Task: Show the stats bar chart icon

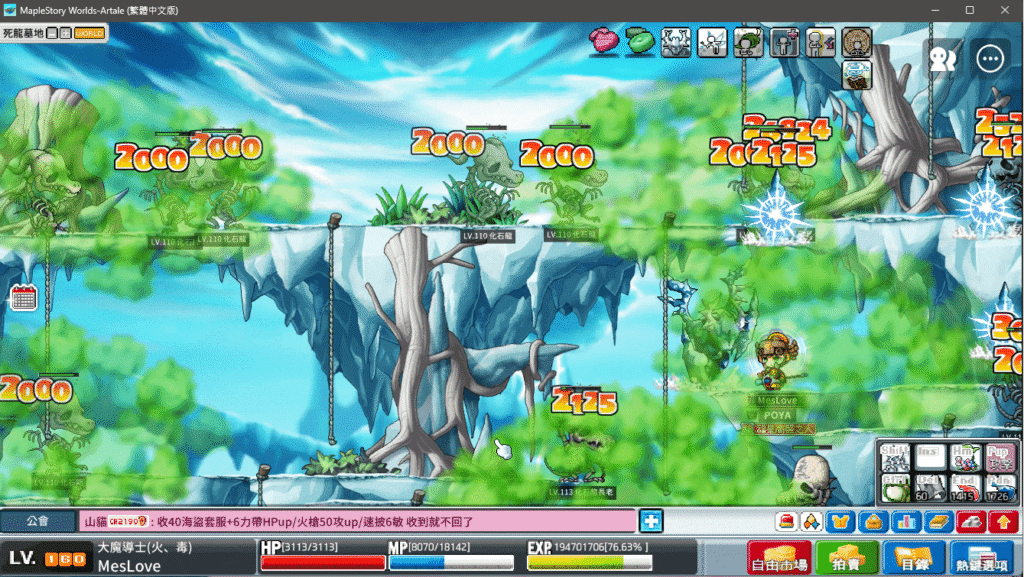Action: 905,521
